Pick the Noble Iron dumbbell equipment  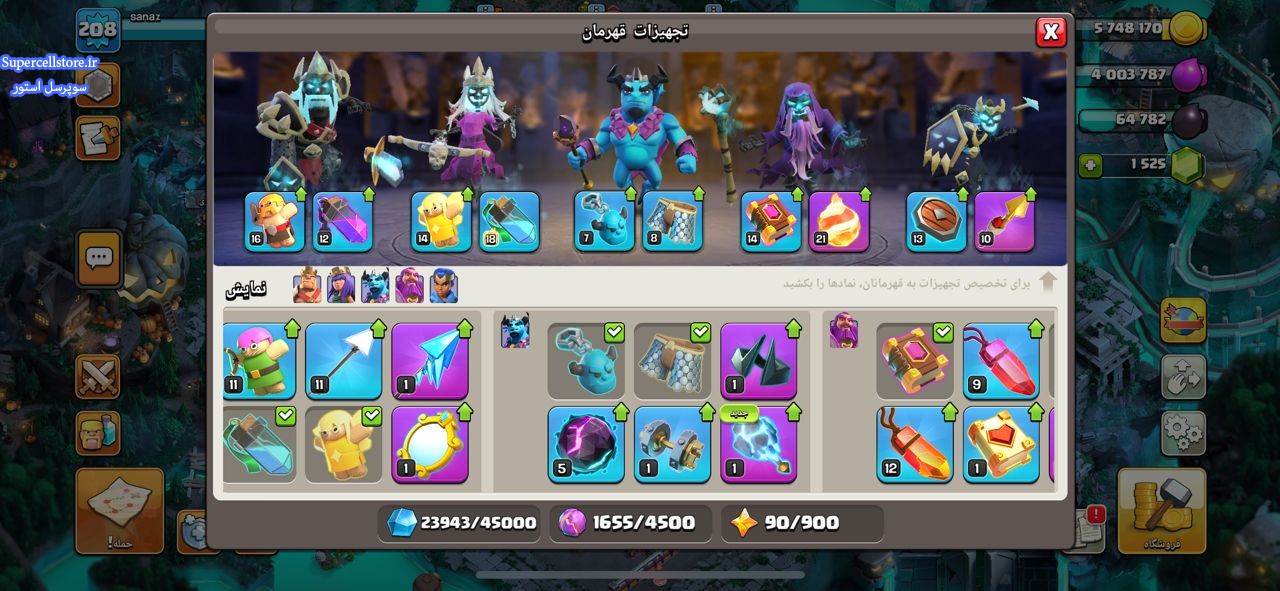tap(672, 445)
